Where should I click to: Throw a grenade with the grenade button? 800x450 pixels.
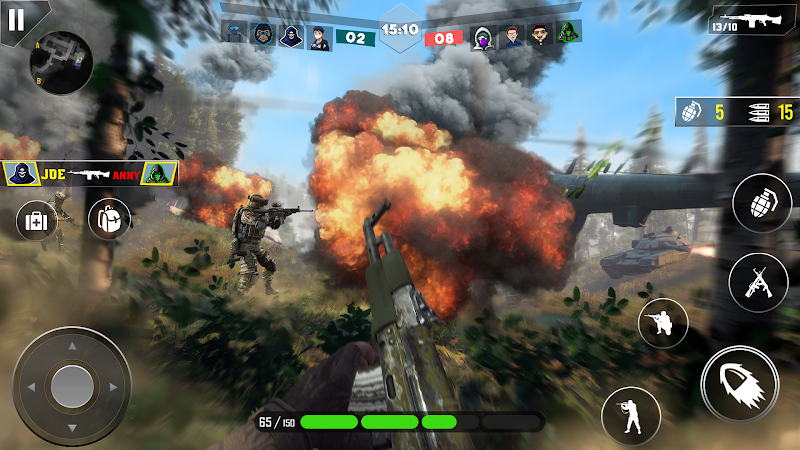coord(760,204)
